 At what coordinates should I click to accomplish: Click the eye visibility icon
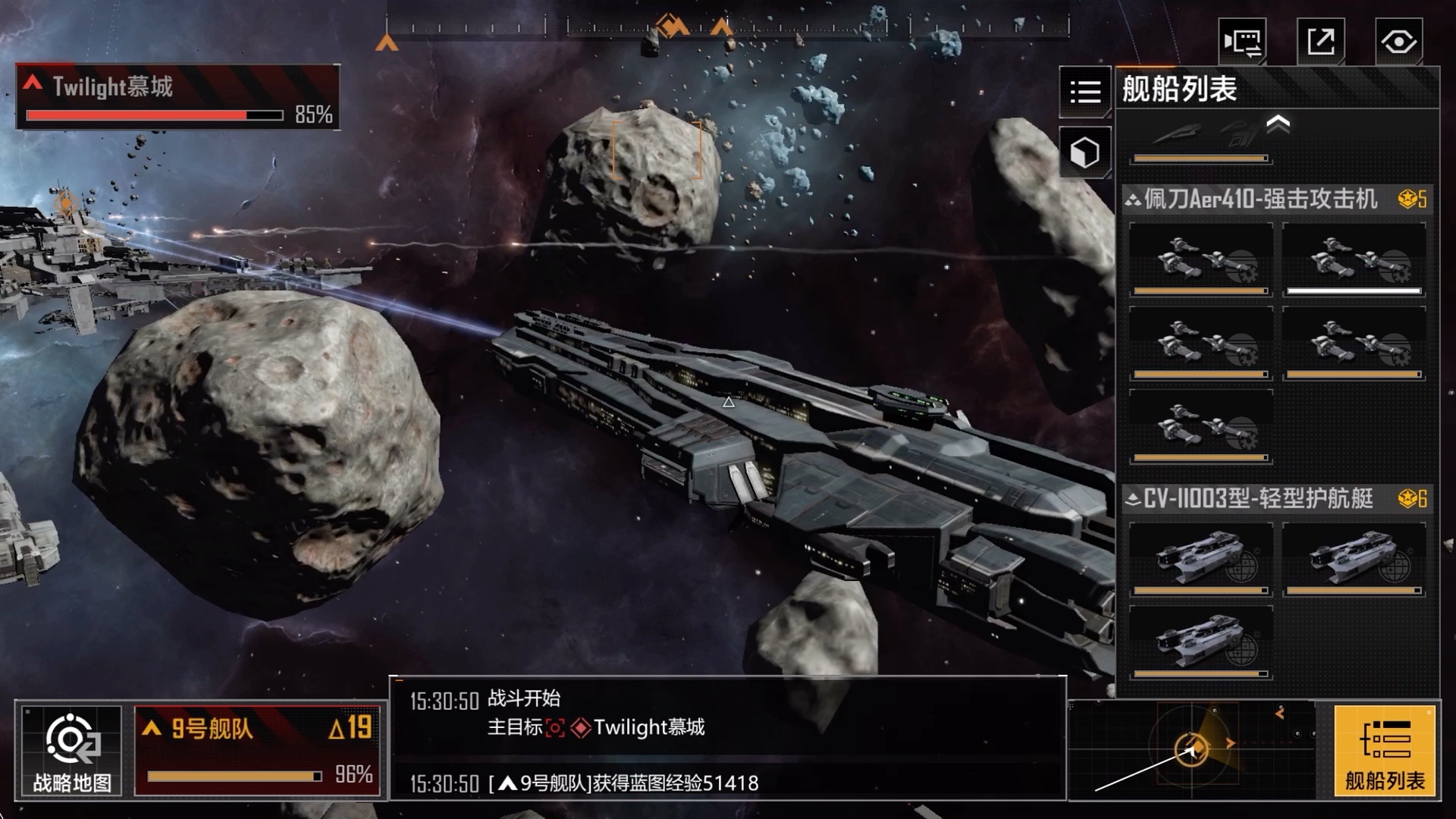(1398, 41)
